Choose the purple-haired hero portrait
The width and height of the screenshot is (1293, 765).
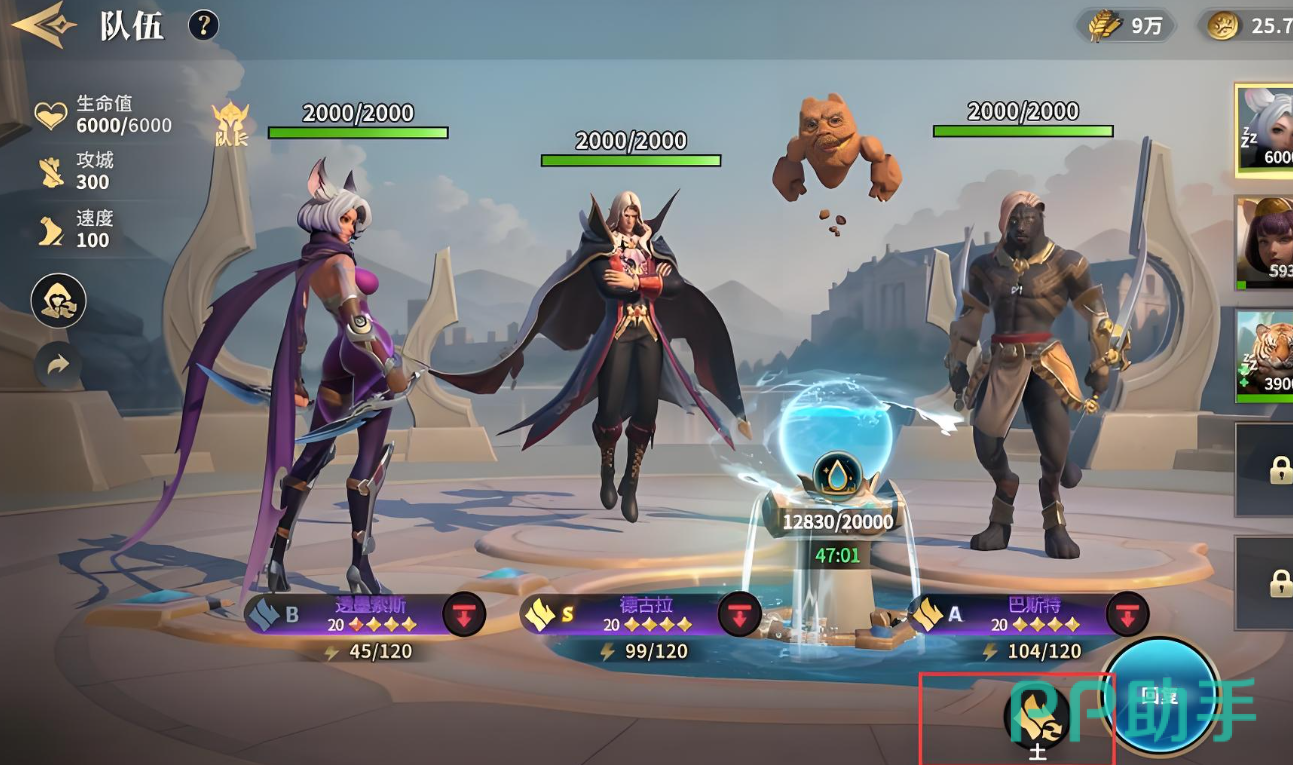(1265, 243)
